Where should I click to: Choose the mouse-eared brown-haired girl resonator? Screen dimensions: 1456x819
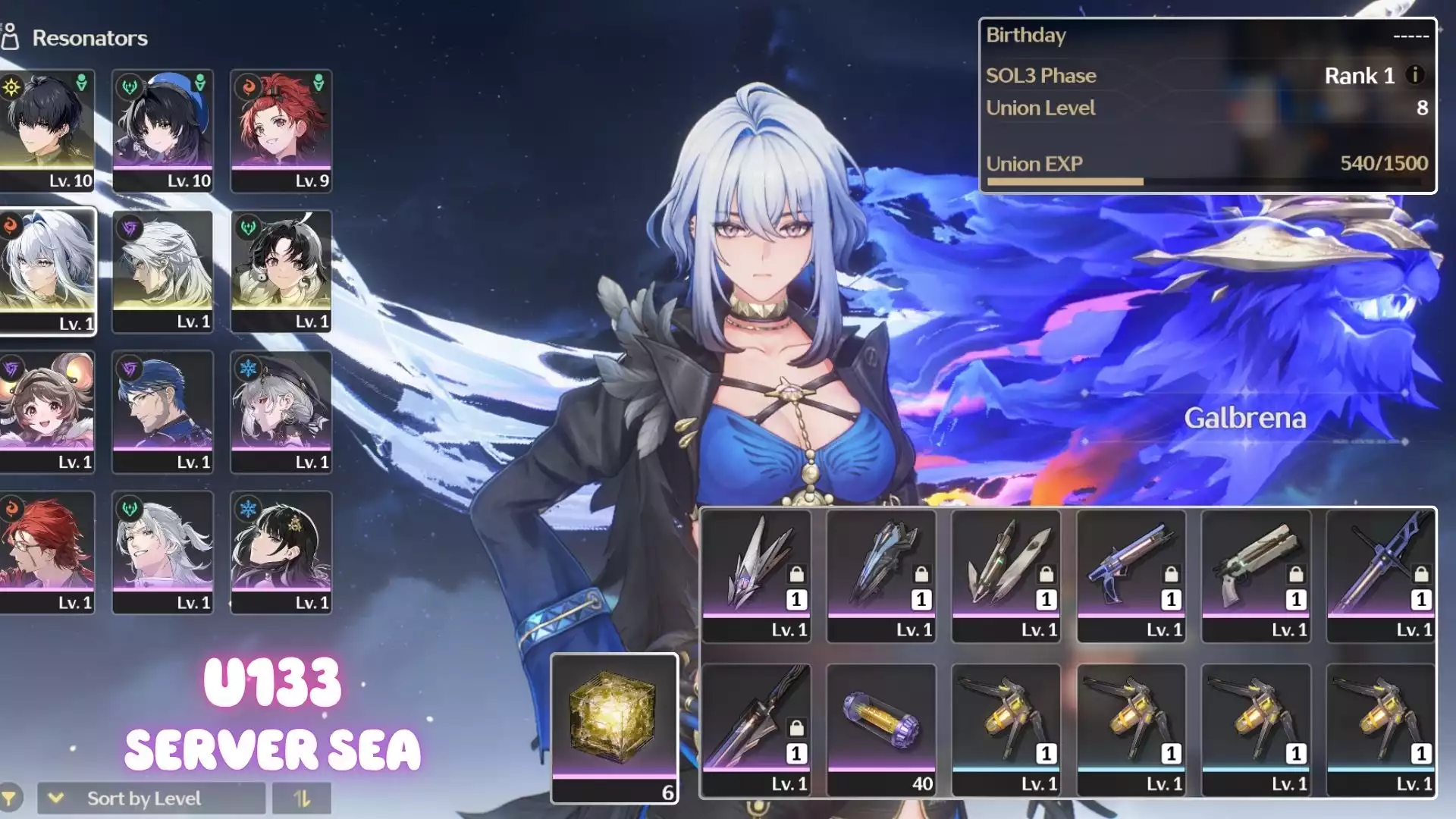pos(47,412)
